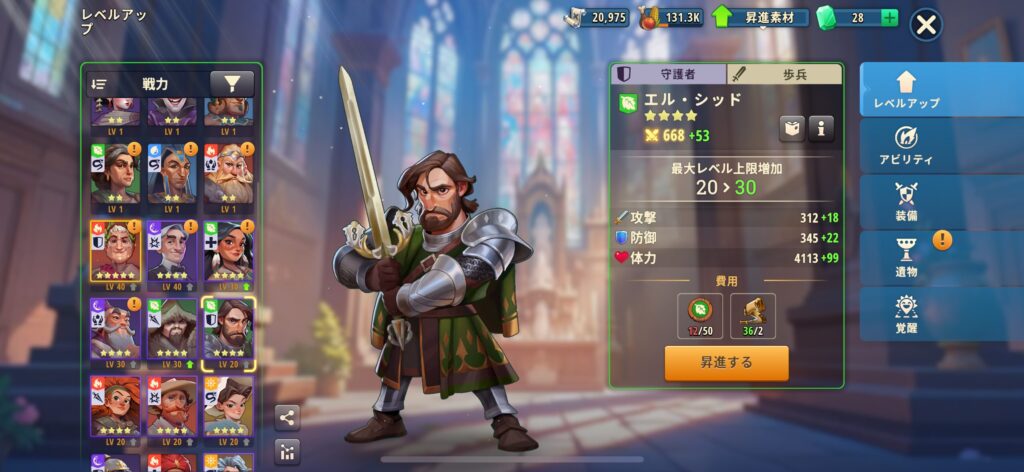1024x472 pixels.
Task: Open the bar chart stats button
Action: [287, 451]
